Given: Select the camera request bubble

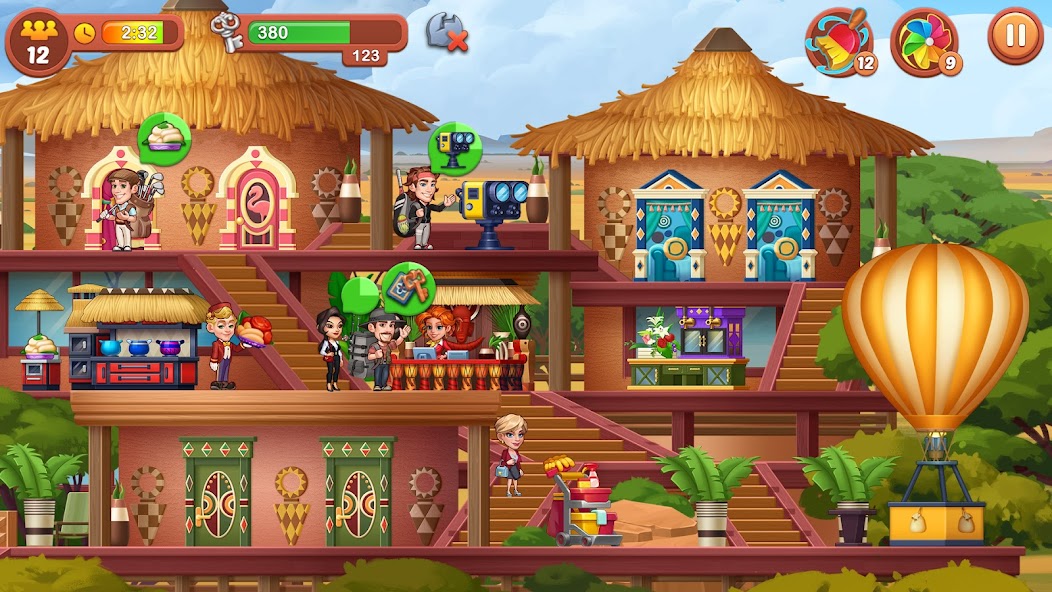Looking at the screenshot, I should coord(455,147).
